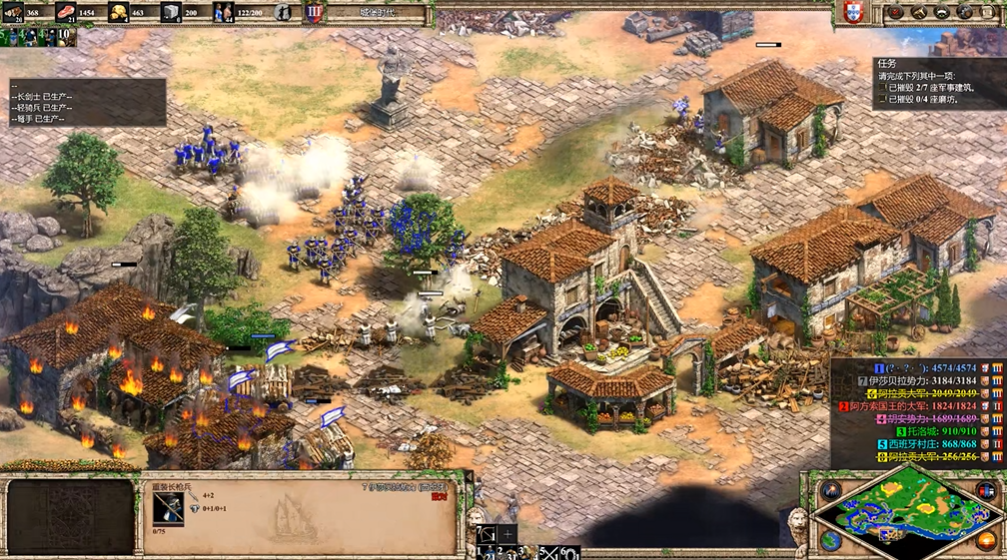The width and height of the screenshot is (1007, 560).
Task: Click the wood resource icon
Action: (x=14, y=13)
